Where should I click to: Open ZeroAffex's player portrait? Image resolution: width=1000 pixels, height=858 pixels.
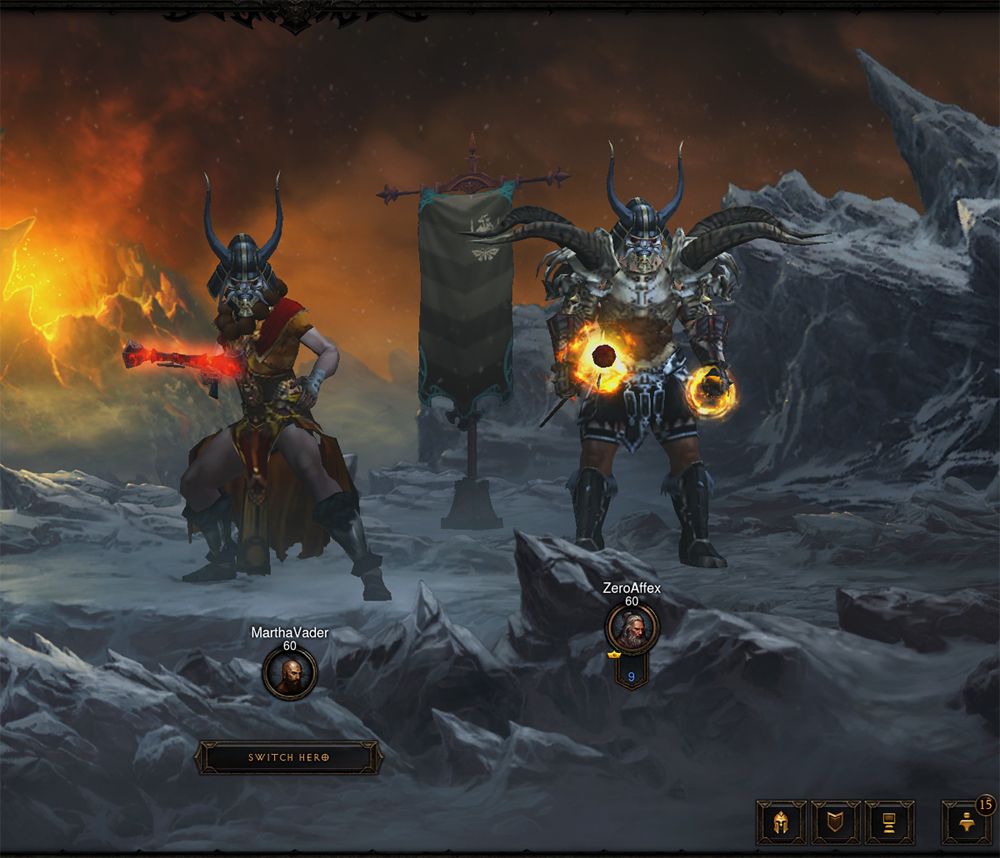click(x=632, y=628)
